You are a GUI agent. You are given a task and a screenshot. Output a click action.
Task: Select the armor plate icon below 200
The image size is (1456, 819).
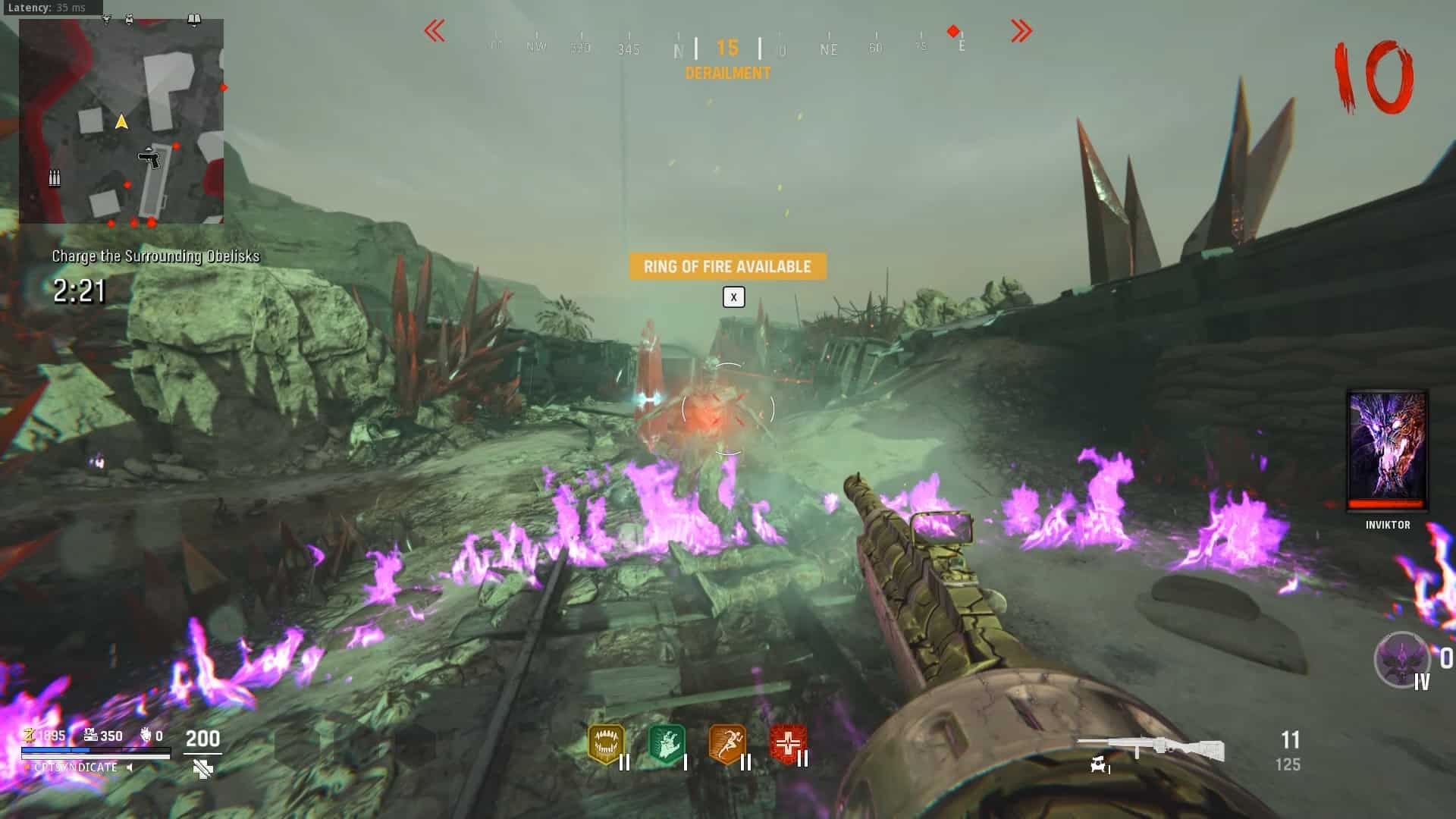coord(202,769)
